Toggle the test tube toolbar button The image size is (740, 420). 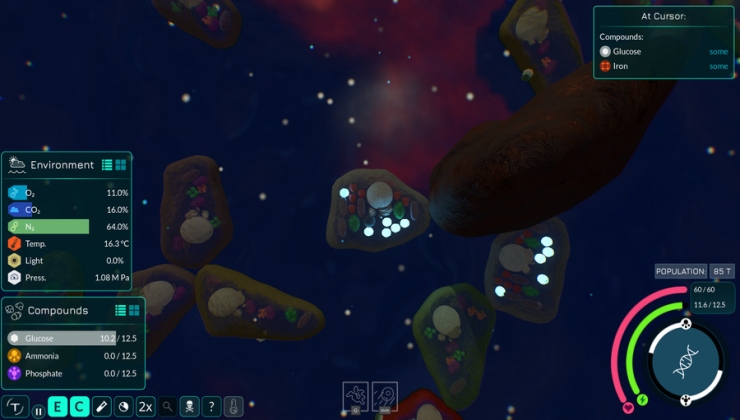tap(101, 407)
